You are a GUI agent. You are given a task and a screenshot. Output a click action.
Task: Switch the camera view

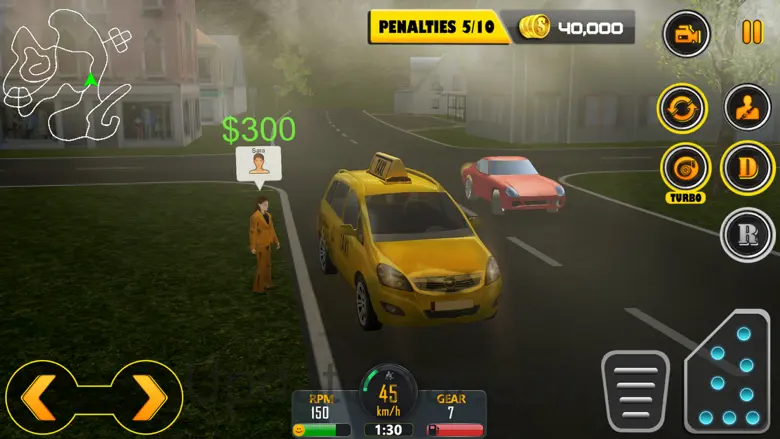[687, 35]
